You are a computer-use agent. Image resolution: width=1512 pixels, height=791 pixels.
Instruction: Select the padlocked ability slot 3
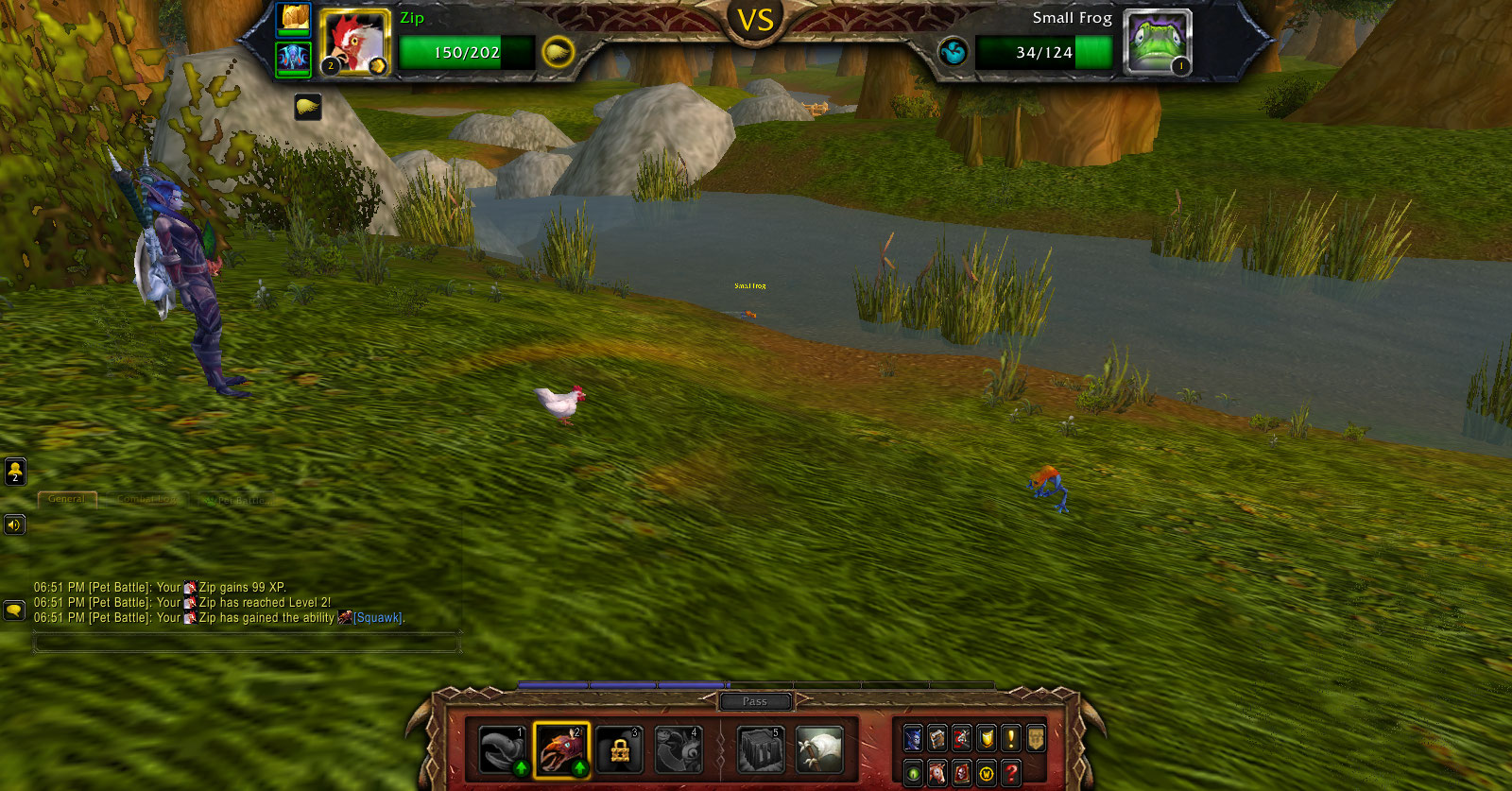point(620,749)
